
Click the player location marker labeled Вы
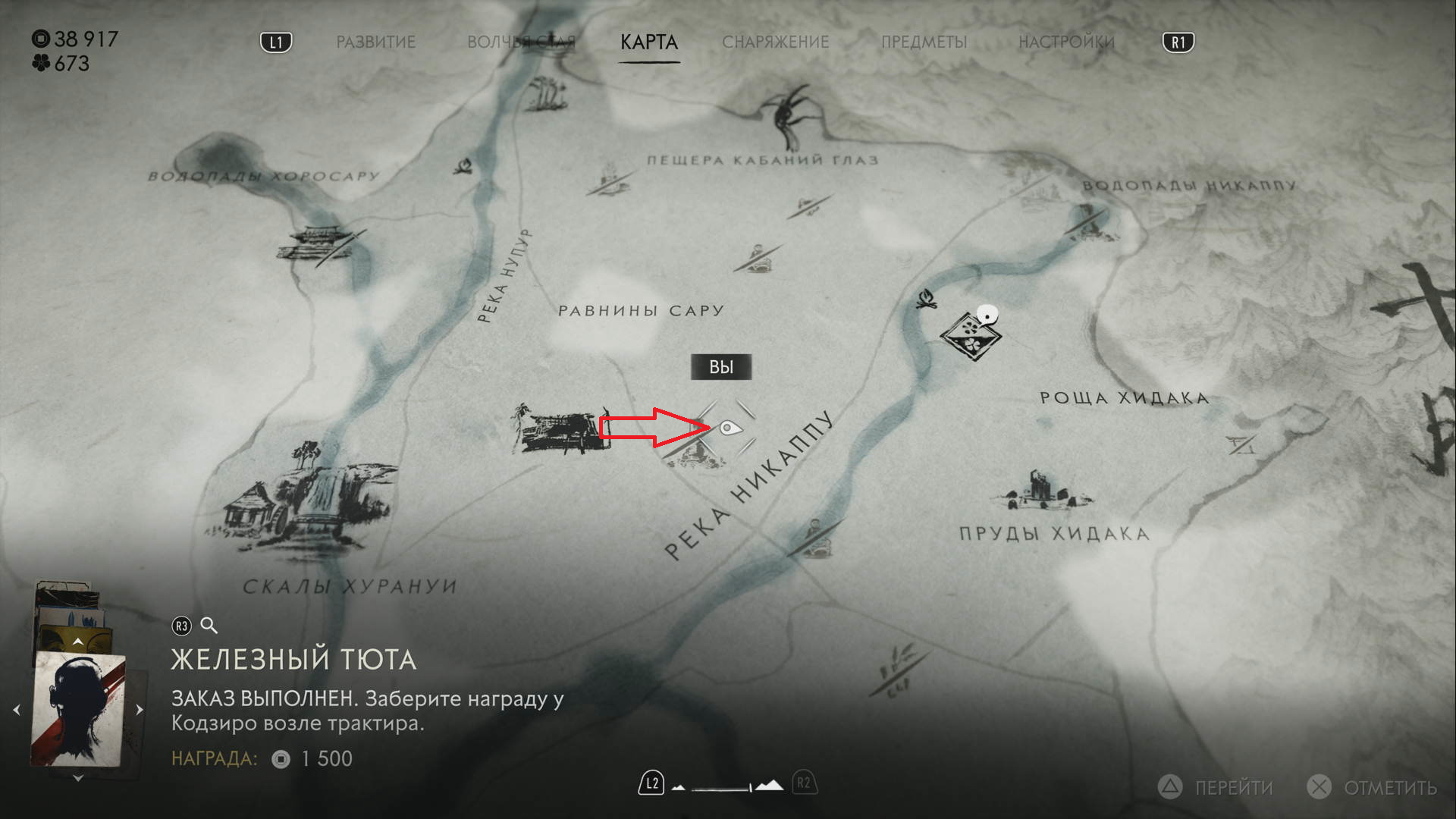728,428
